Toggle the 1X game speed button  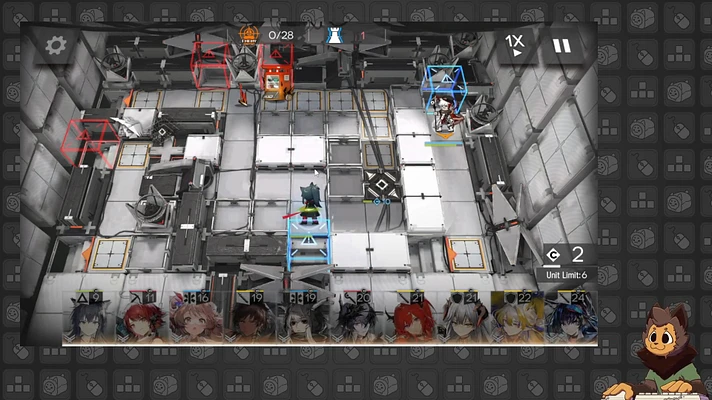[x=514, y=44]
